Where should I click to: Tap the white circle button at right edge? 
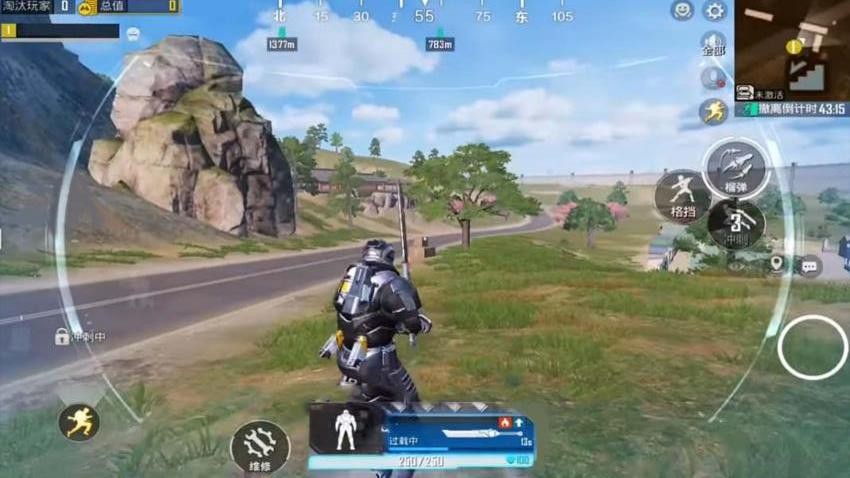(812, 347)
